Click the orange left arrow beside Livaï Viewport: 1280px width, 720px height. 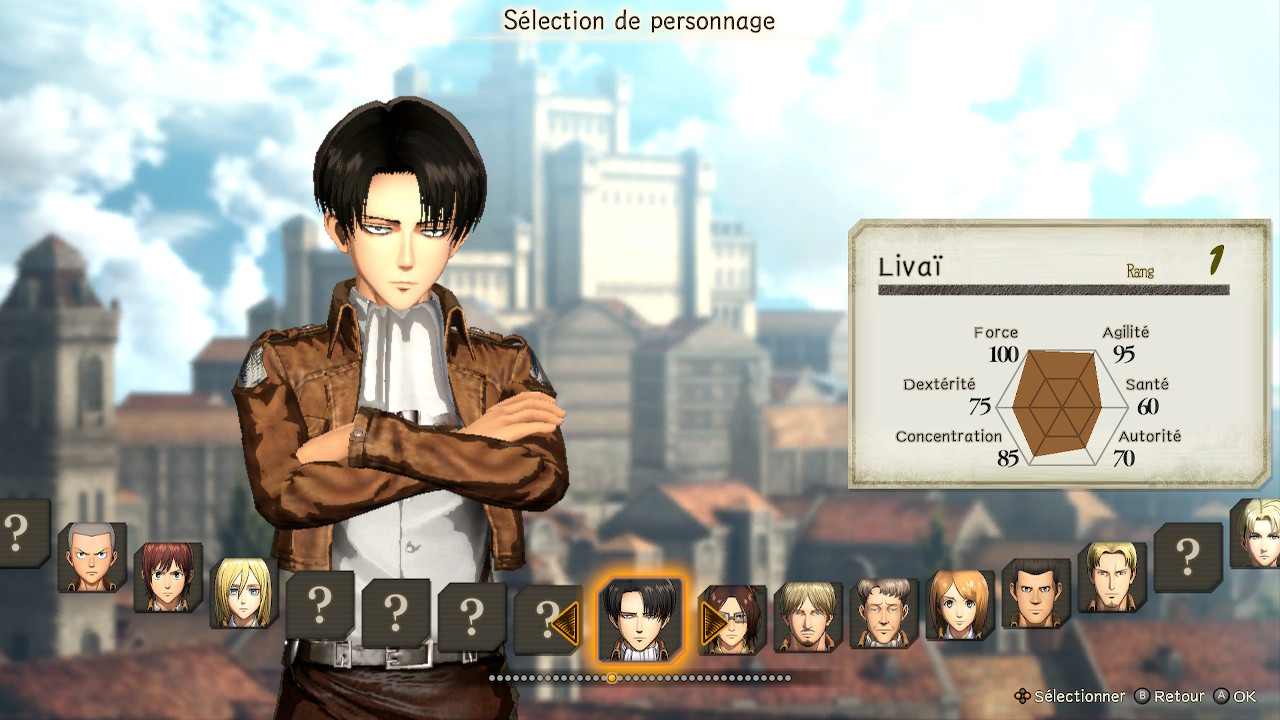(566, 622)
